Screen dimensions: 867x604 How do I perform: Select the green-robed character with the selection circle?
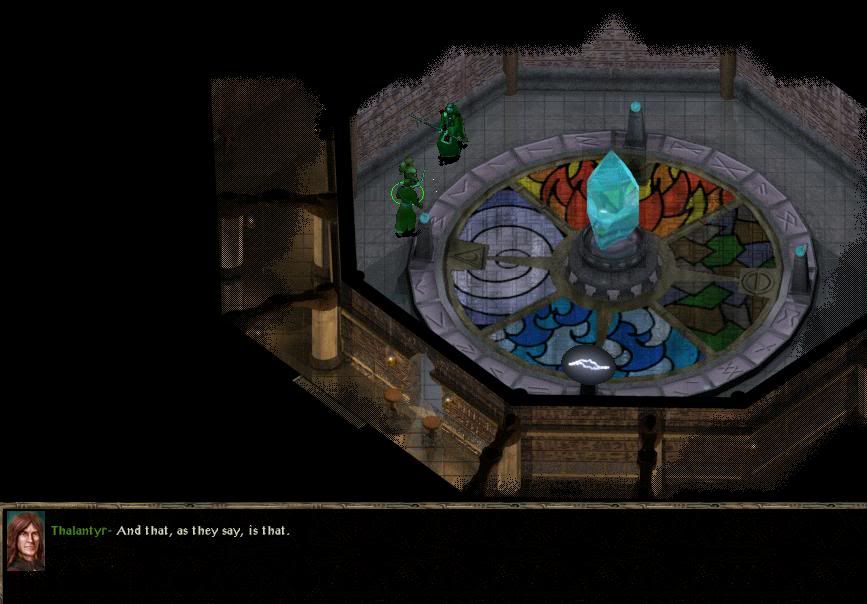[x=408, y=198]
